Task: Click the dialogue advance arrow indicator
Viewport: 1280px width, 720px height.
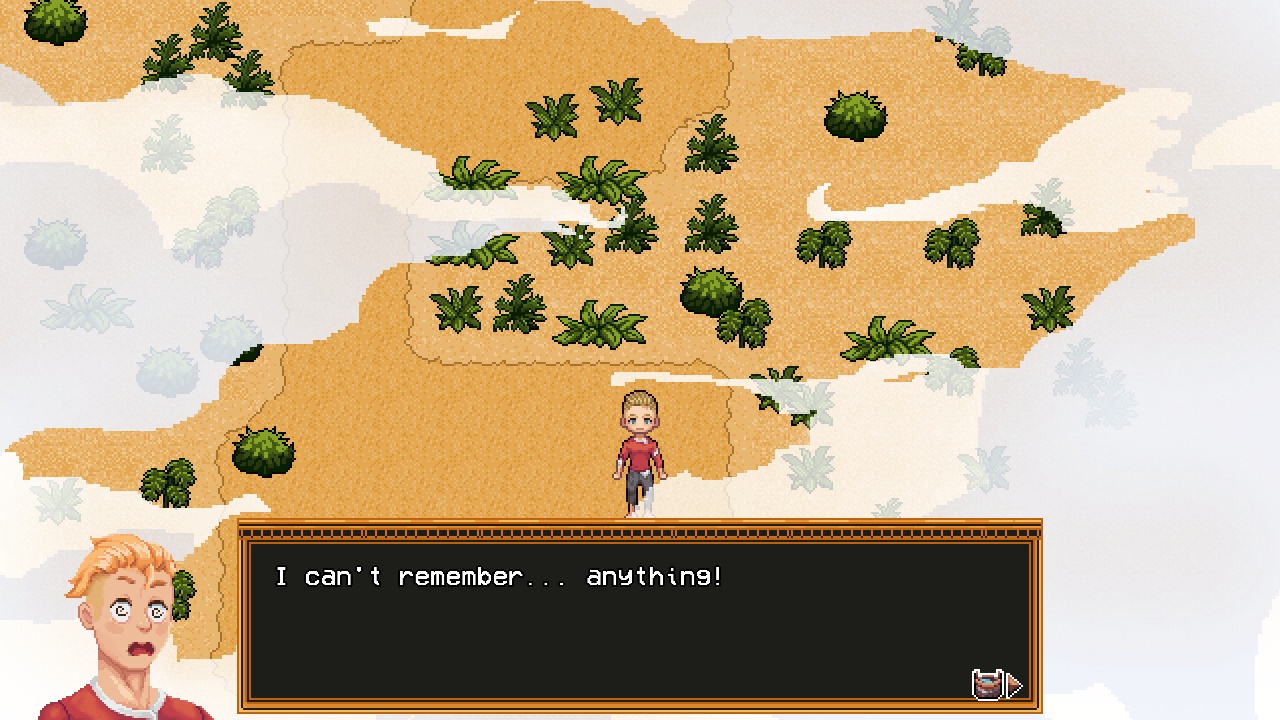Action: (1014, 685)
